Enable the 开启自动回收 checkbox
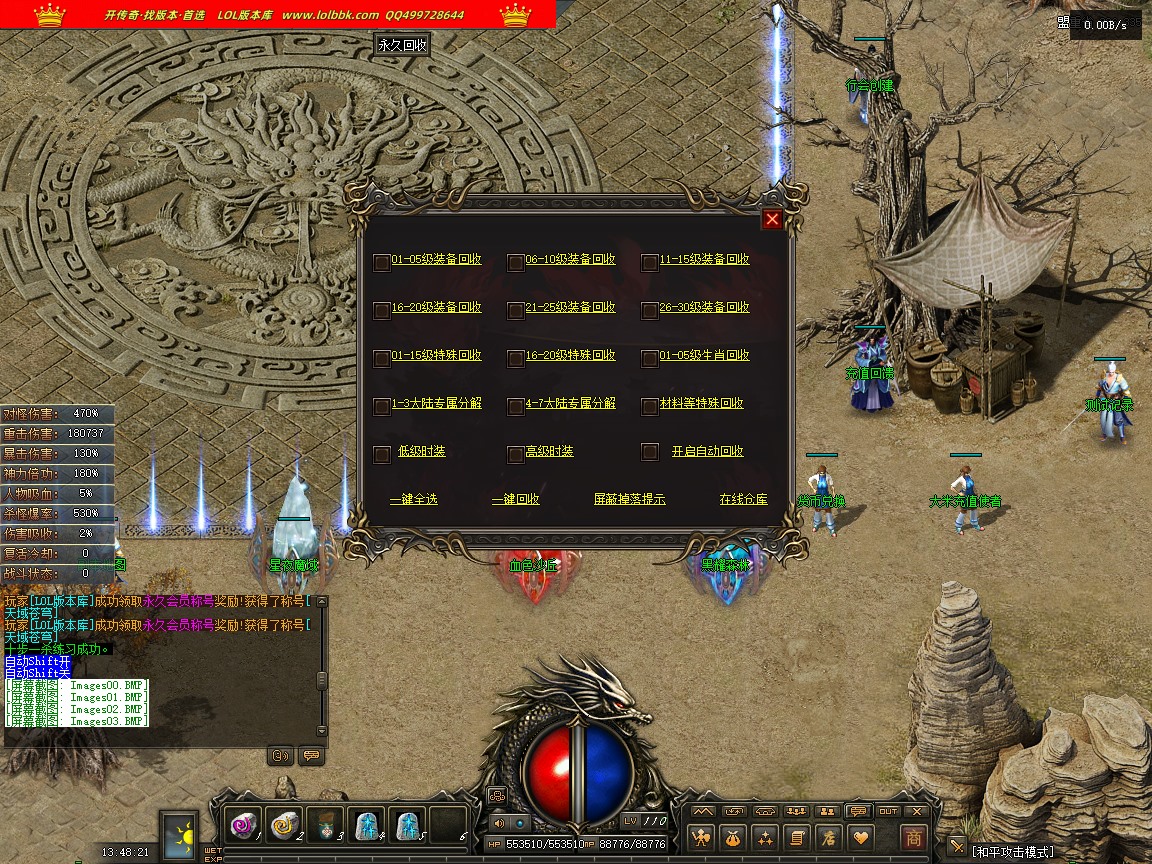 coord(650,452)
